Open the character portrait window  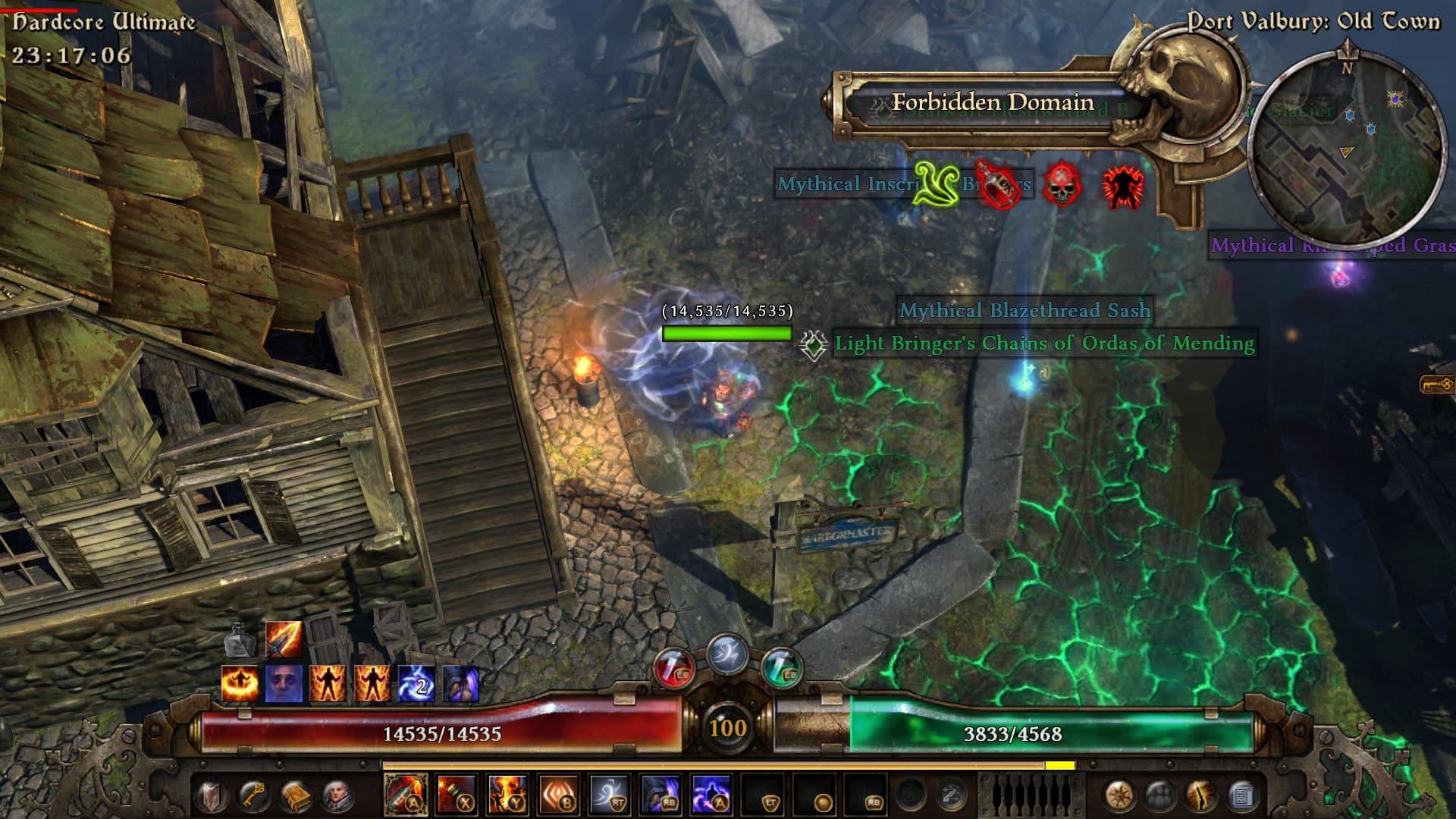coord(337,795)
